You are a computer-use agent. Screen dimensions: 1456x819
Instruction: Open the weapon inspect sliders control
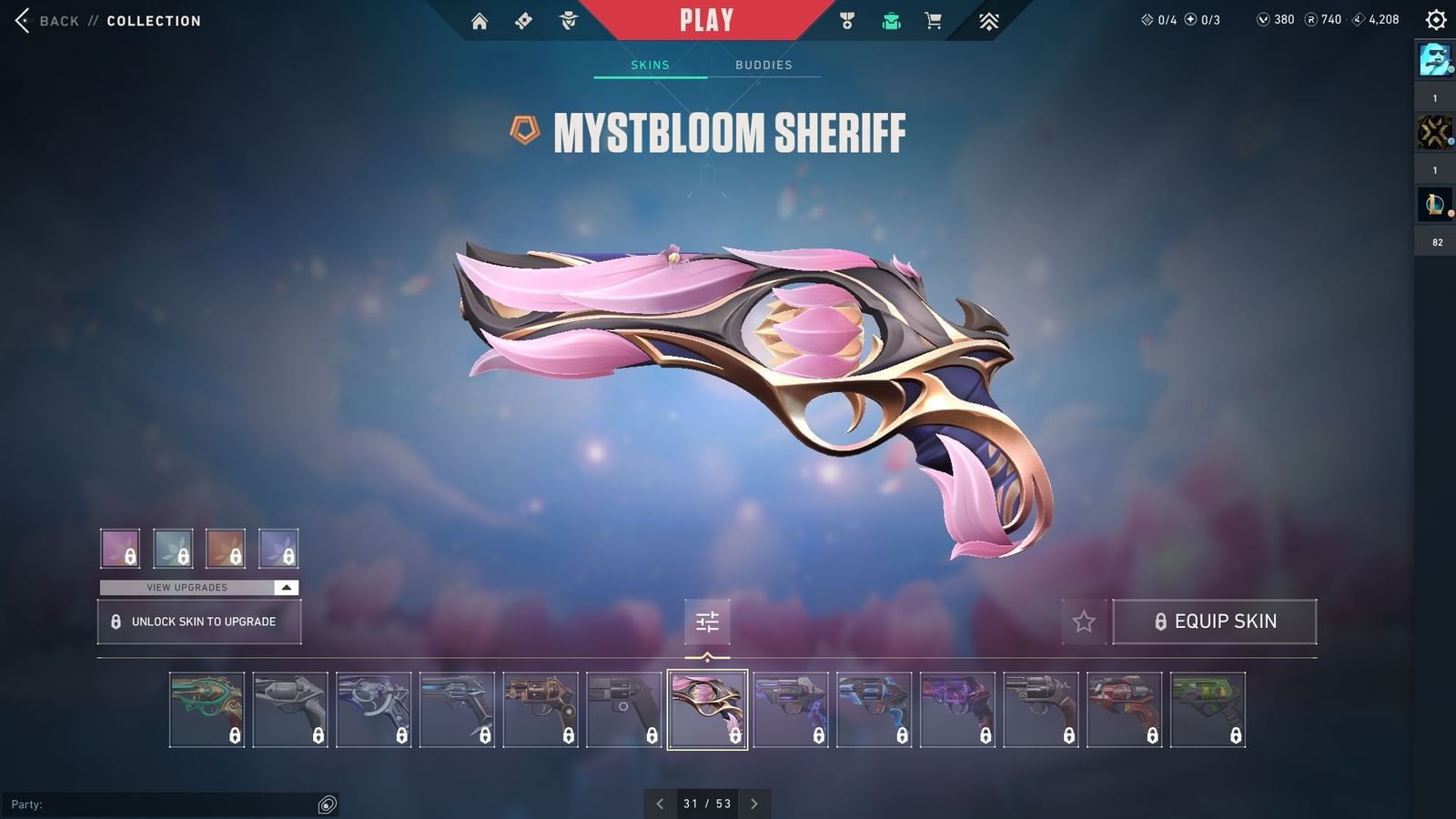707,622
